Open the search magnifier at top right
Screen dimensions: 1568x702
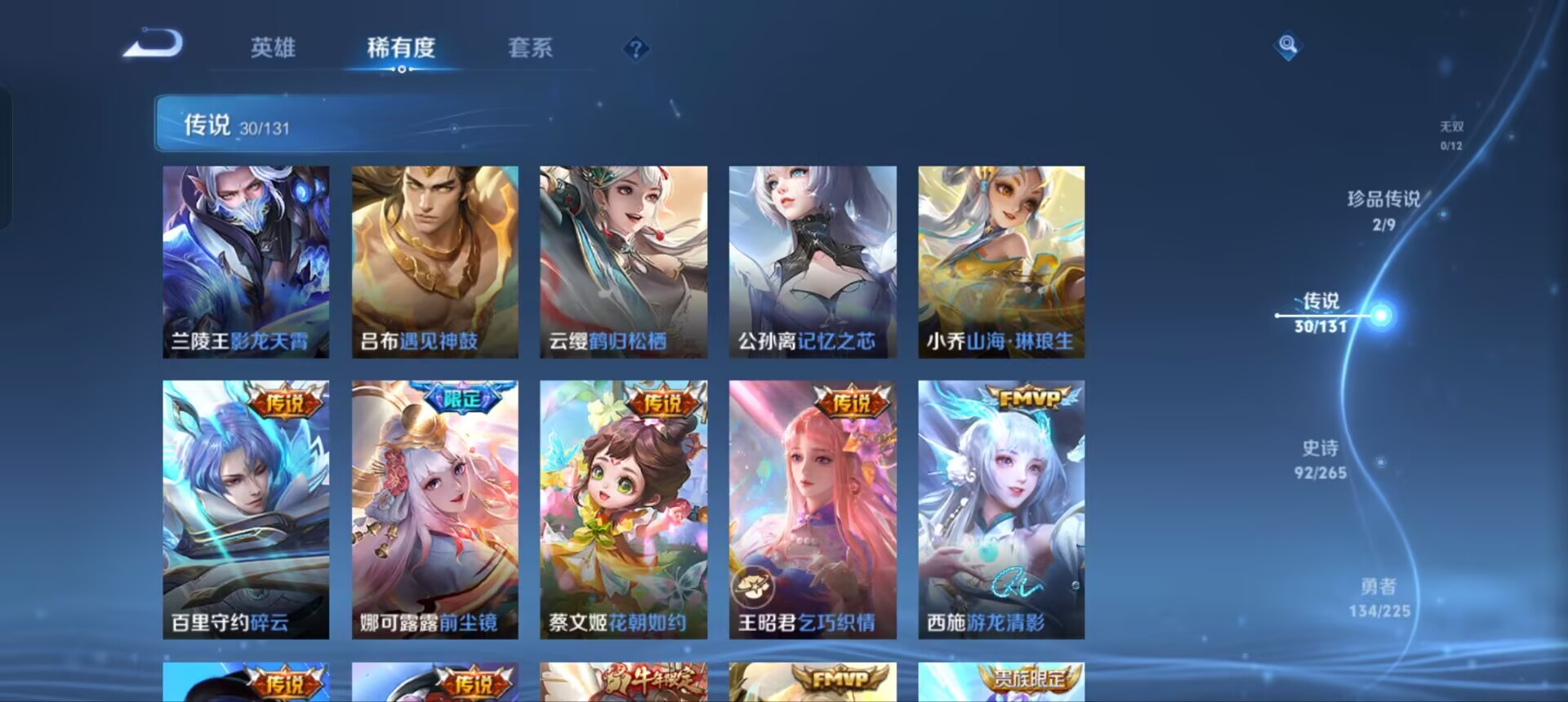(1288, 47)
